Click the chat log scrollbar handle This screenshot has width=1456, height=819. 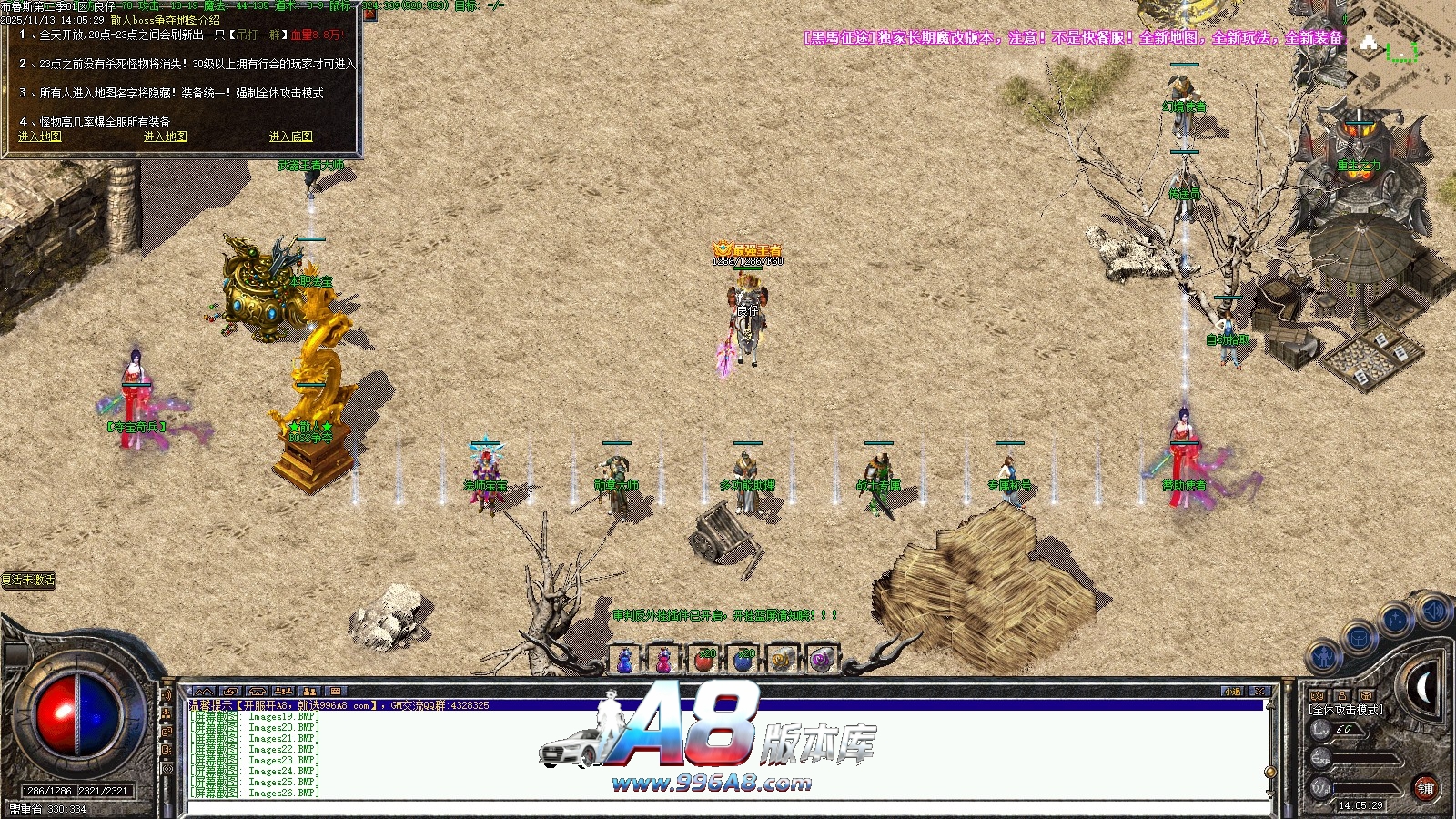point(1270,772)
